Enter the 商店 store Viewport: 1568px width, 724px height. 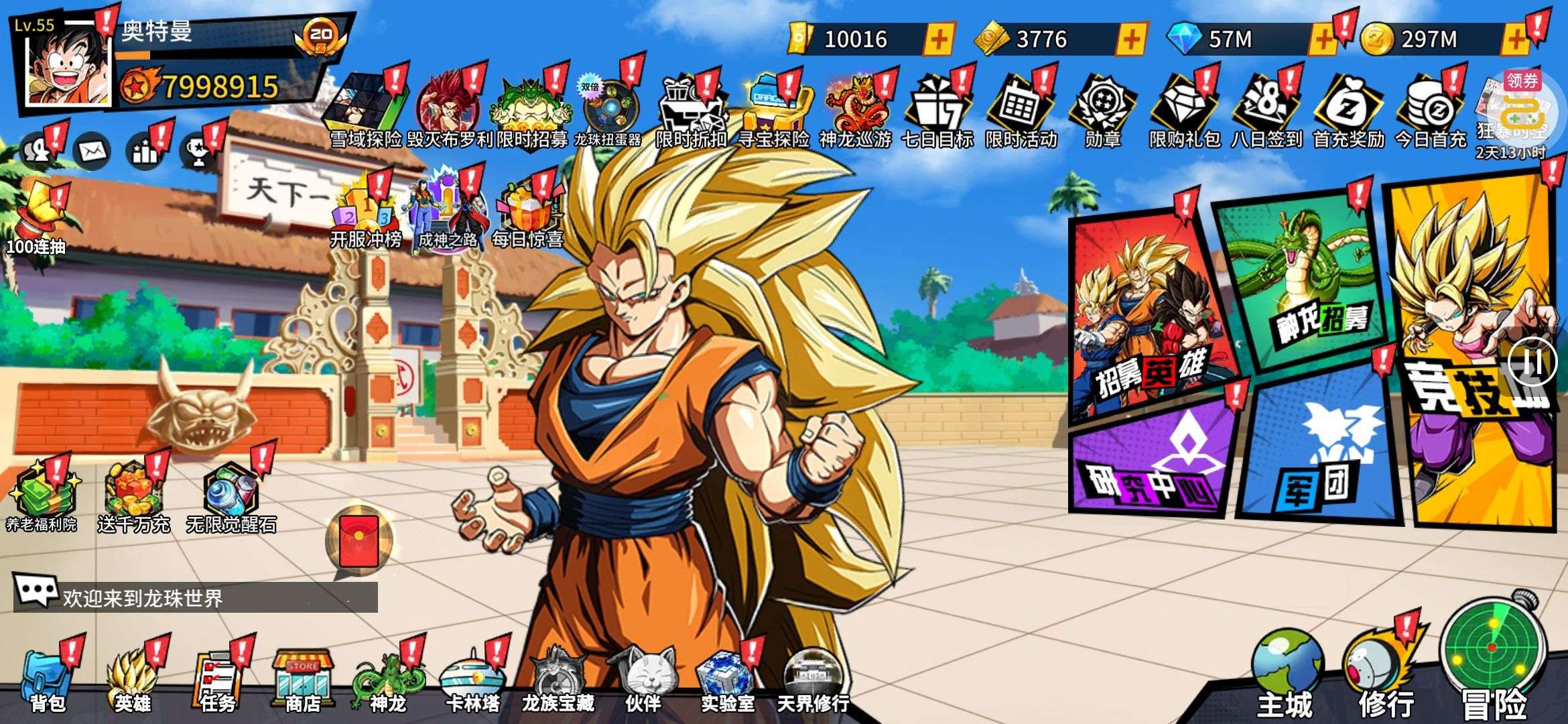[x=303, y=678]
